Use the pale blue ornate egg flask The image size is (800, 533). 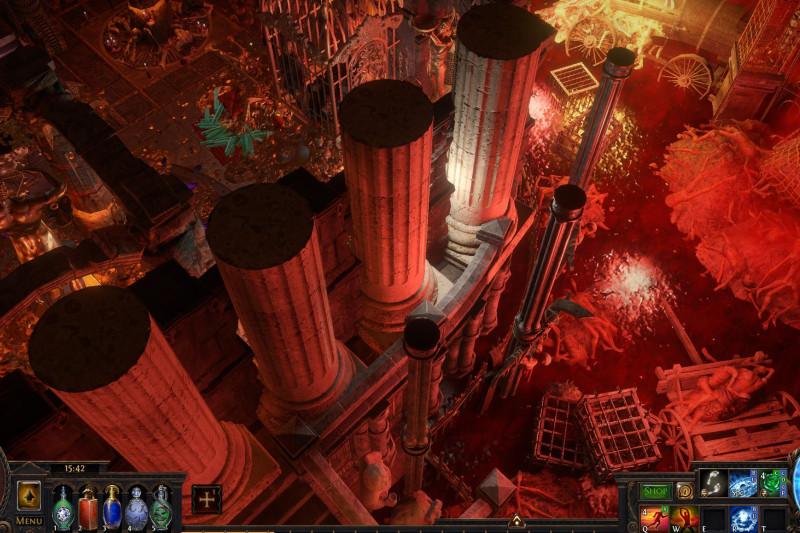137,506
